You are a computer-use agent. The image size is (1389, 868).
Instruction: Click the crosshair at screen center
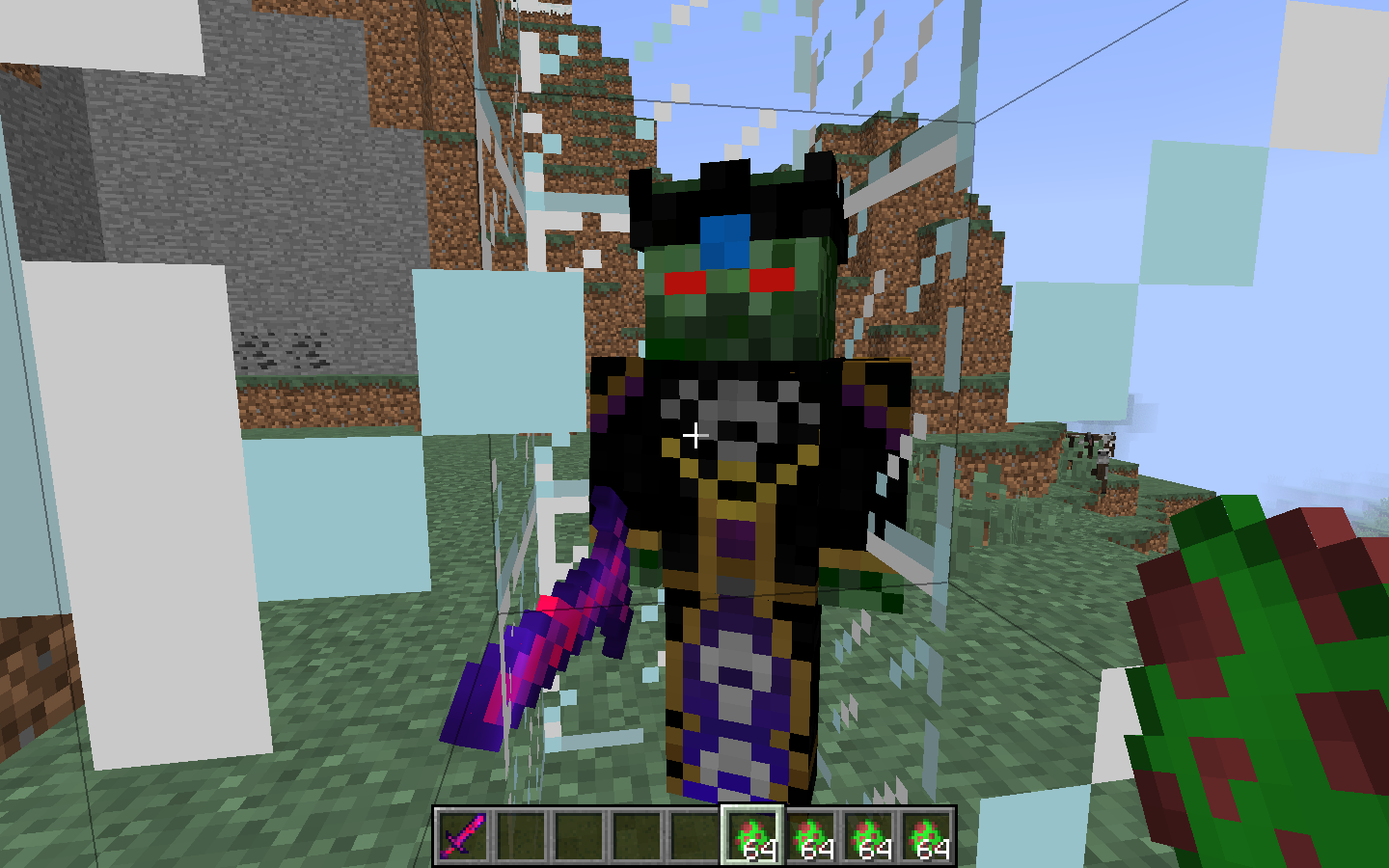(696, 436)
